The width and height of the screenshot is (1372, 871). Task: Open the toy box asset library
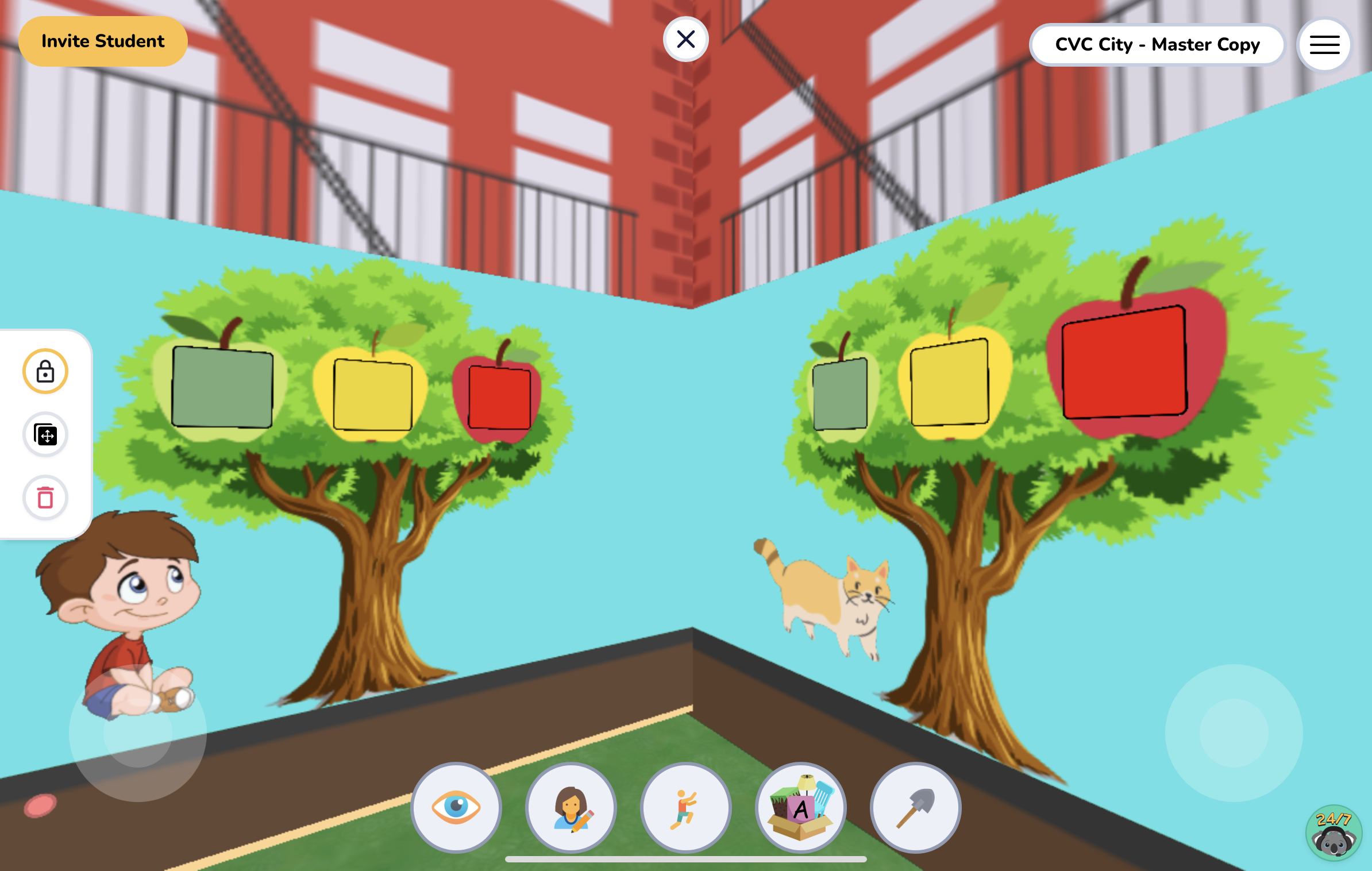(x=800, y=808)
